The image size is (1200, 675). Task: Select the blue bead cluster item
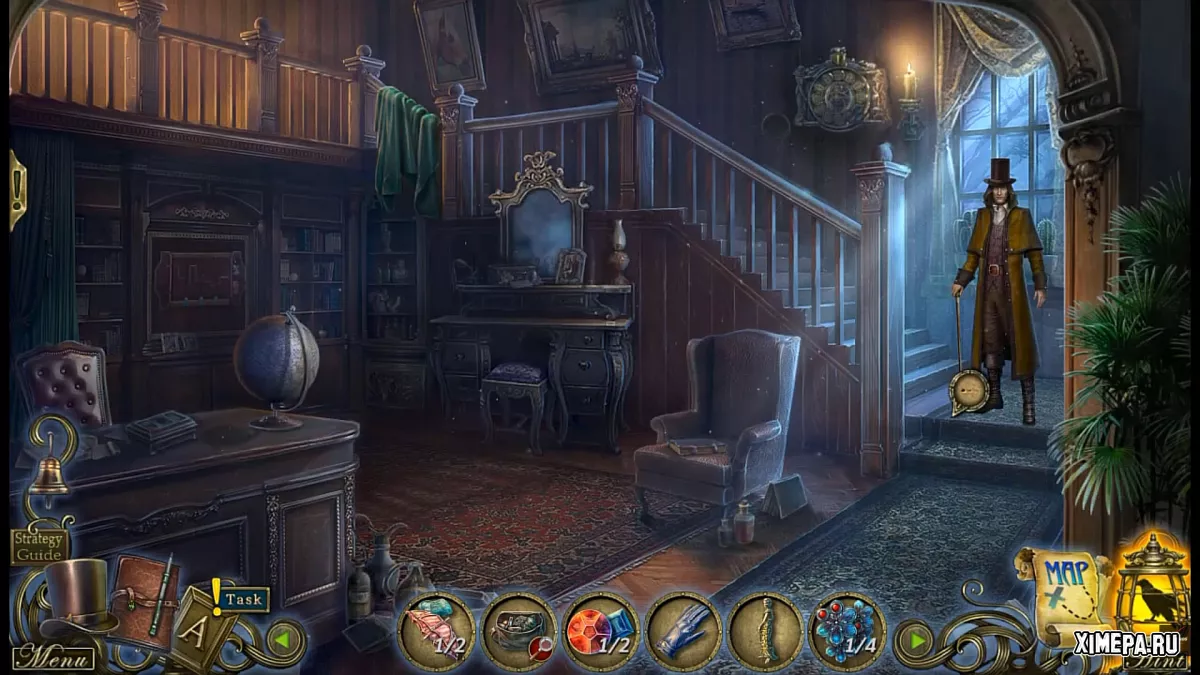click(x=846, y=631)
